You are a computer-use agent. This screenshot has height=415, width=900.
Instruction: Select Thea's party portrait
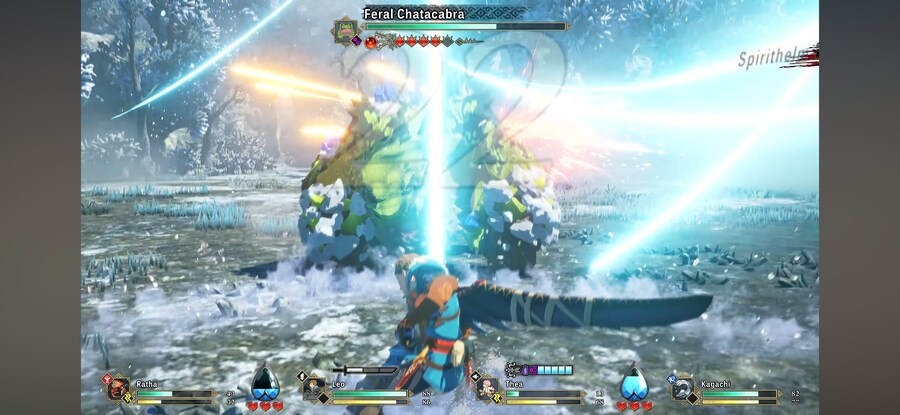(489, 388)
